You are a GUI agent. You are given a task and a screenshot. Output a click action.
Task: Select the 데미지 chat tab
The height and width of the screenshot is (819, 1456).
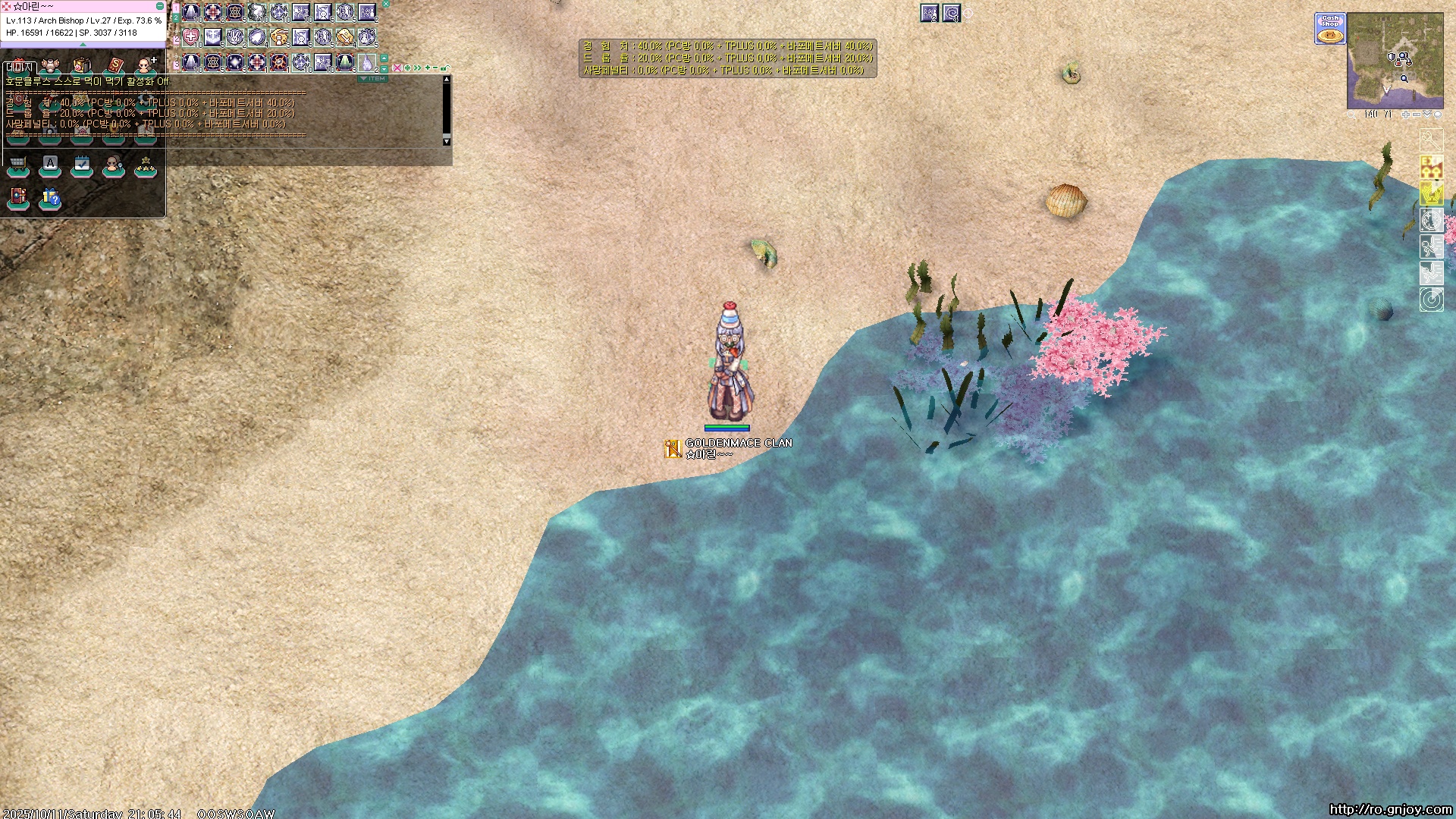19,67
